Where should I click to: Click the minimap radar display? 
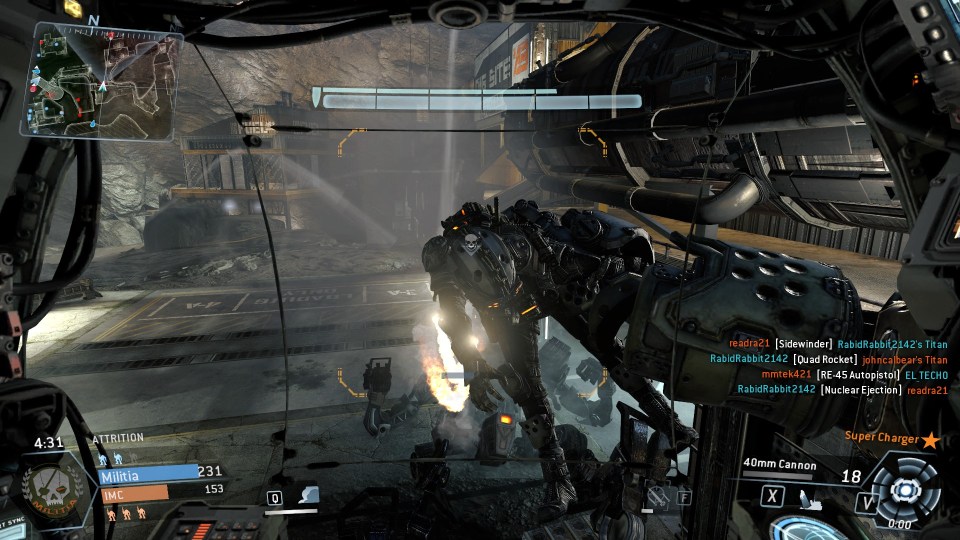point(107,81)
